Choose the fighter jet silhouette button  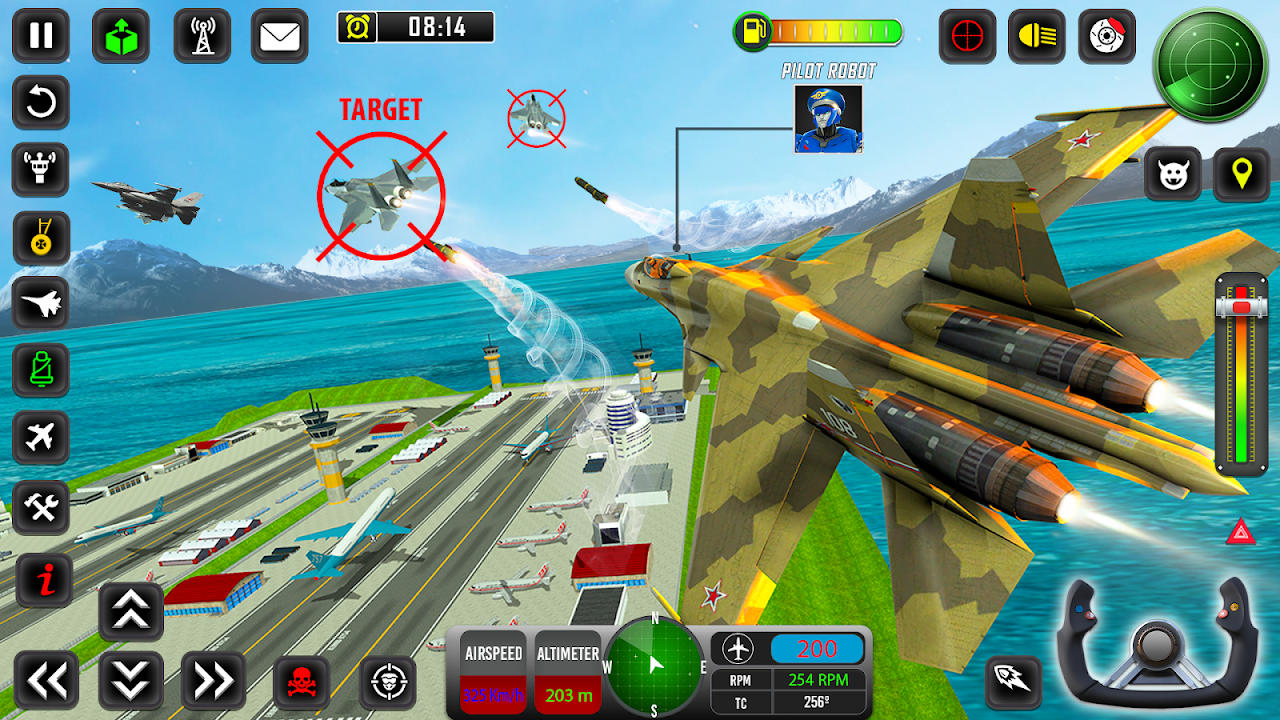point(41,304)
